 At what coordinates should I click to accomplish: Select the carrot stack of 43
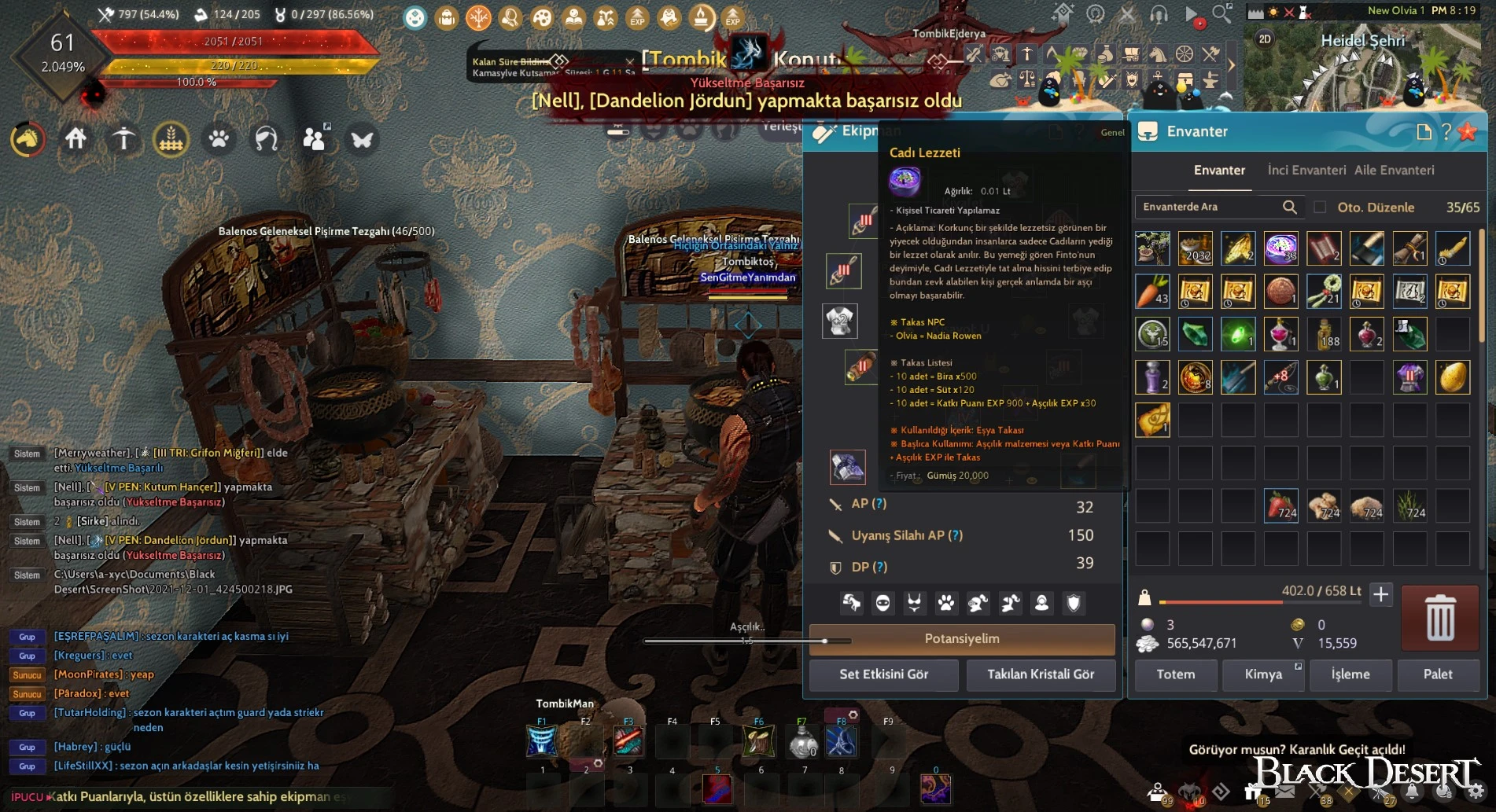(1153, 292)
